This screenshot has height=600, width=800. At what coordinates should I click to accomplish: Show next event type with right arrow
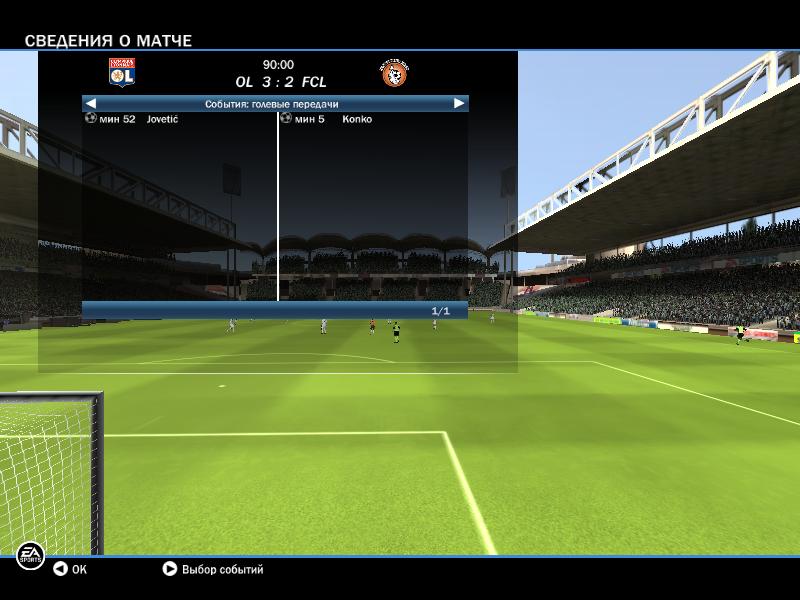pyautogui.click(x=459, y=103)
